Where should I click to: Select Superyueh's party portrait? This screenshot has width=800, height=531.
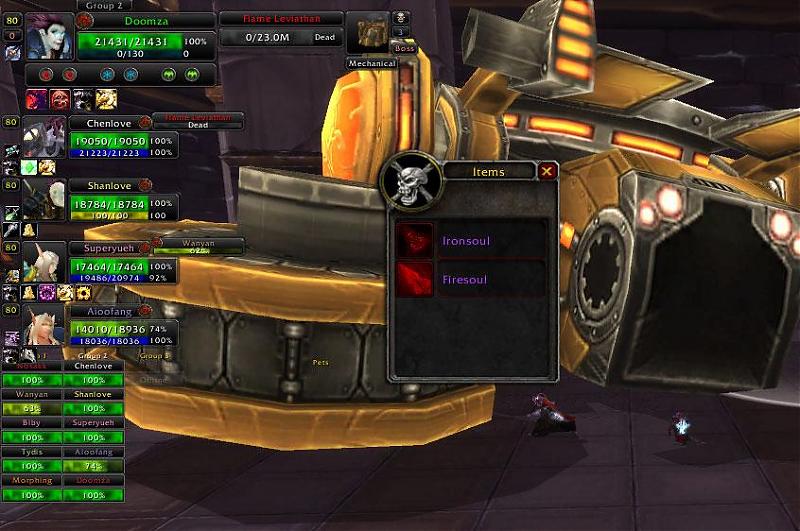pyautogui.click(x=43, y=263)
